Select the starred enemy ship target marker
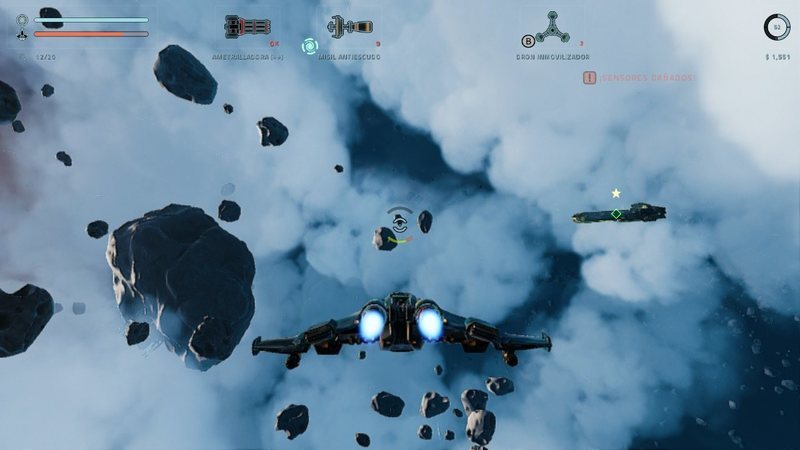This screenshot has width=800, height=450. (x=617, y=213)
